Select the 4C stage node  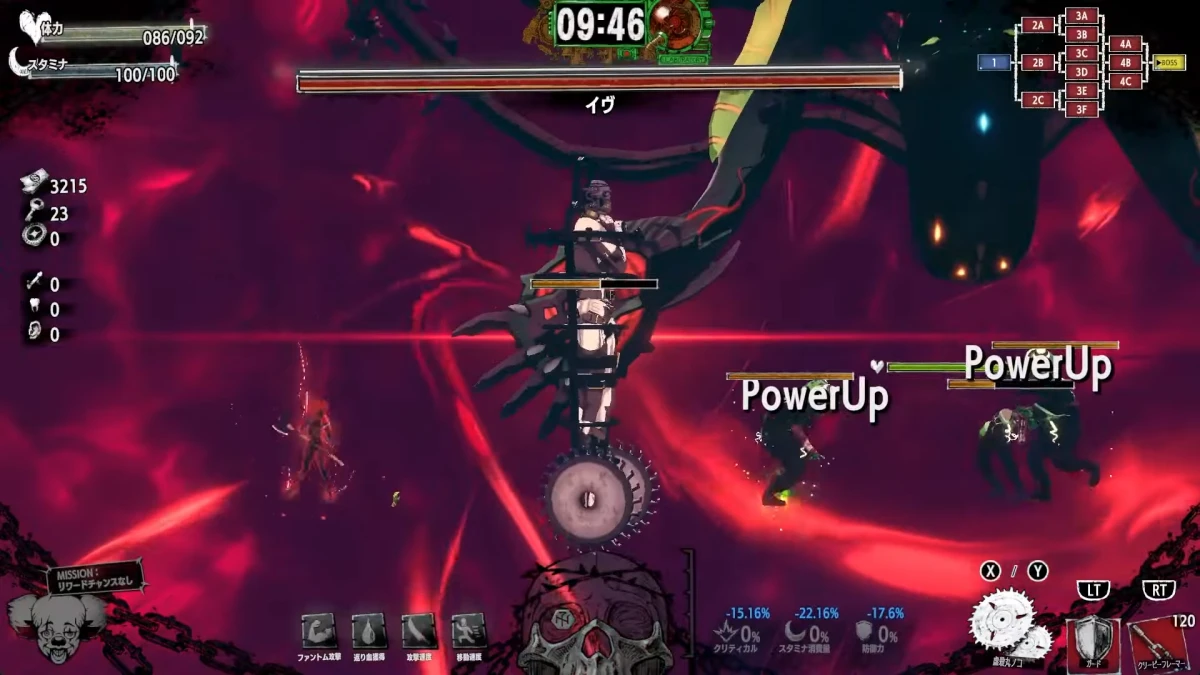point(1125,81)
